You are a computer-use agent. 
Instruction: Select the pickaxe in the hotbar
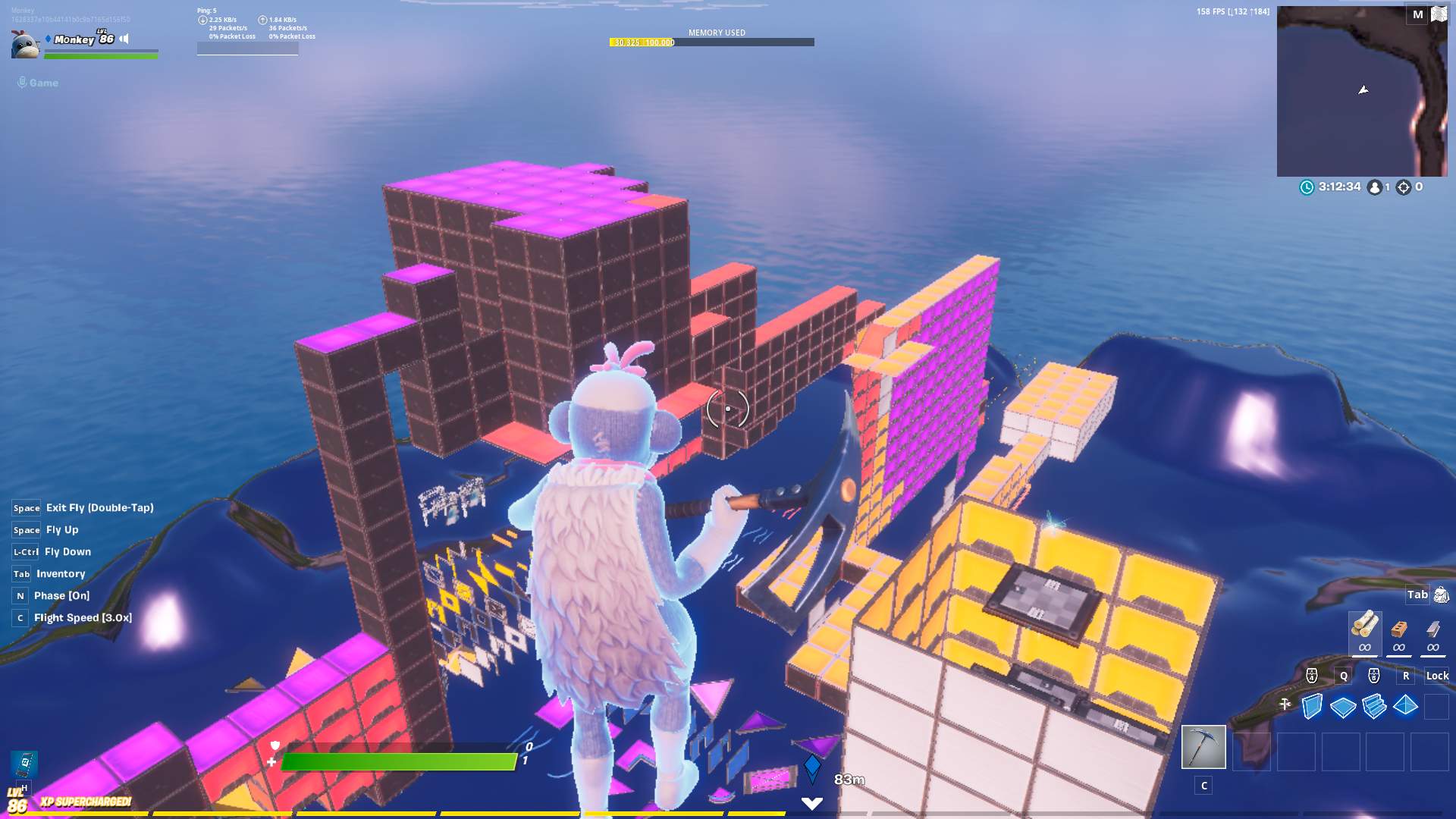click(1203, 747)
